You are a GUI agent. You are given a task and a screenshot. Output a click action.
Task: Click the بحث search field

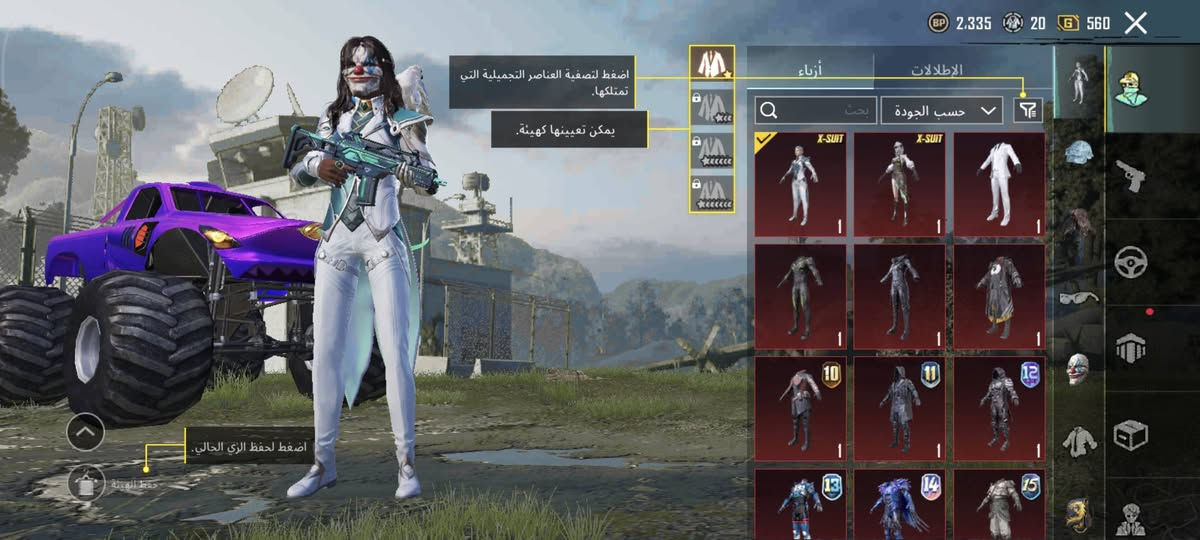(817, 110)
